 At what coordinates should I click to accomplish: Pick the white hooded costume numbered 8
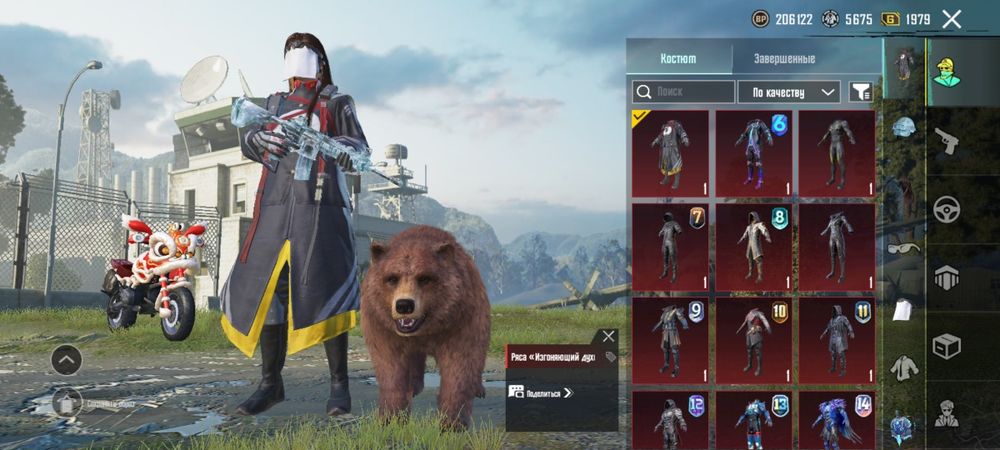(753, 246)
